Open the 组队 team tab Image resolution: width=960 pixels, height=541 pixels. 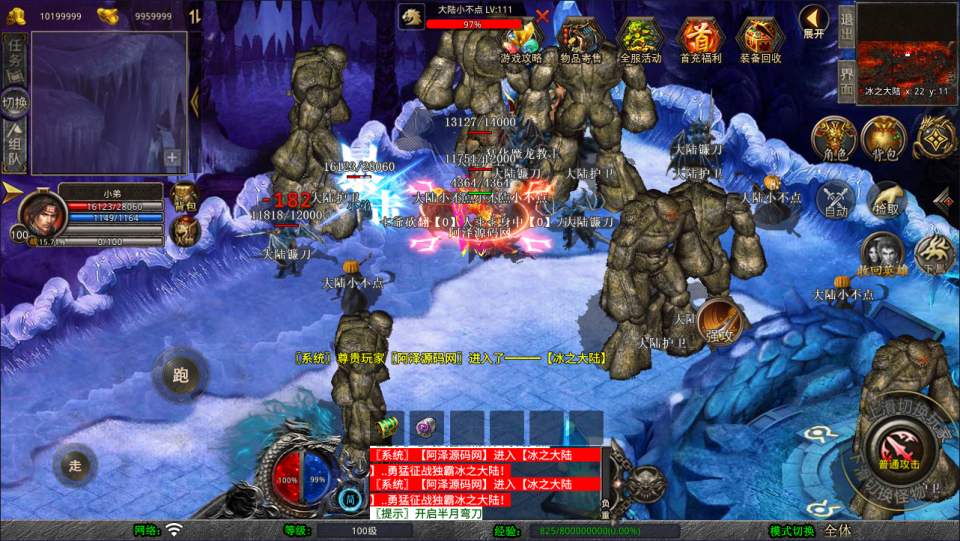click(14, 145)
